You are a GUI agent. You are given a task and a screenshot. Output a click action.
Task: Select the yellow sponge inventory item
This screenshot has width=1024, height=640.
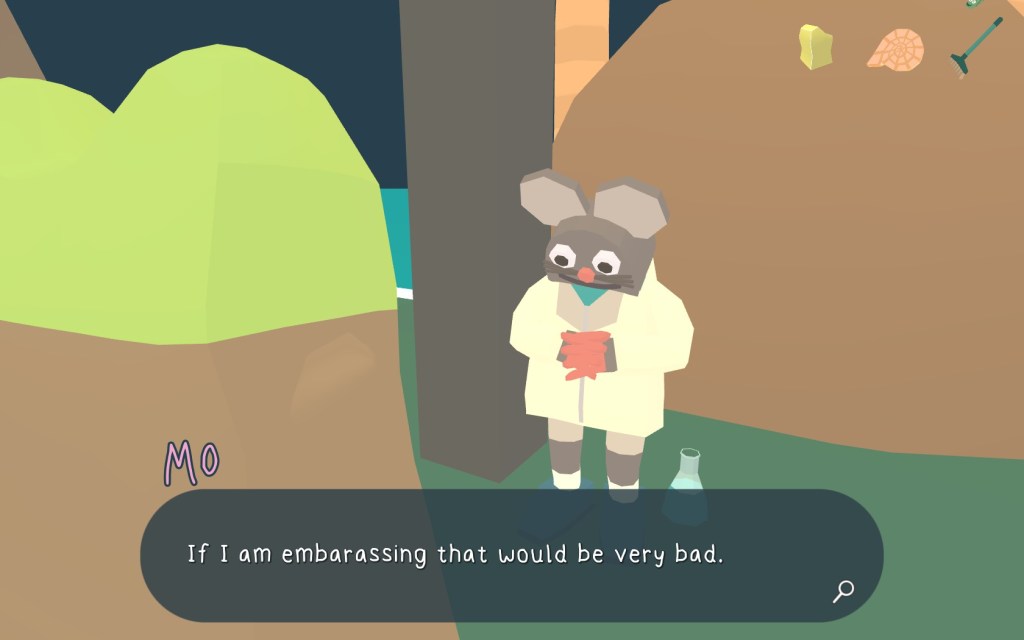816,46
